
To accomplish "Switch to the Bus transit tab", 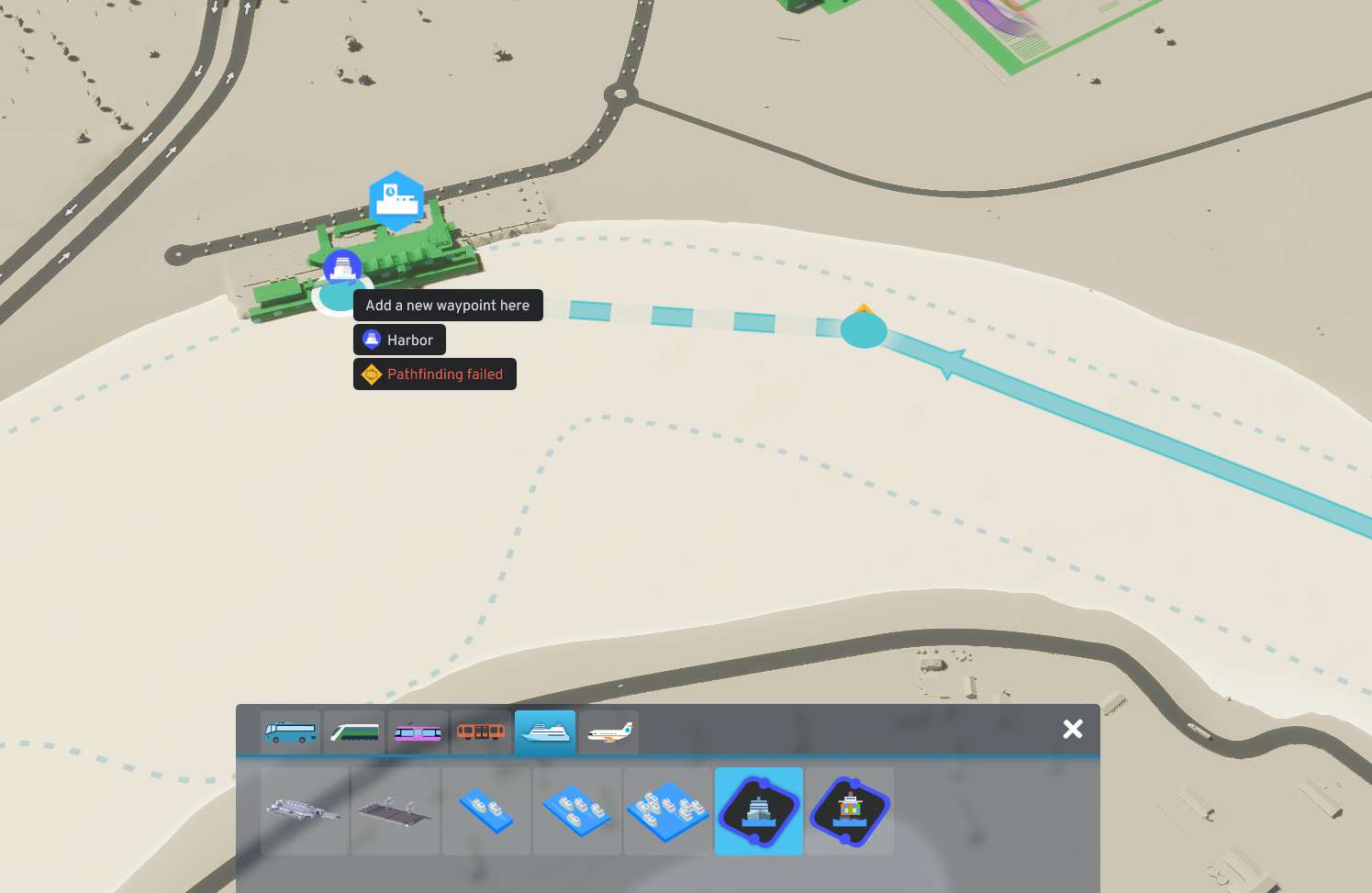I will click(x=290, y=731).
